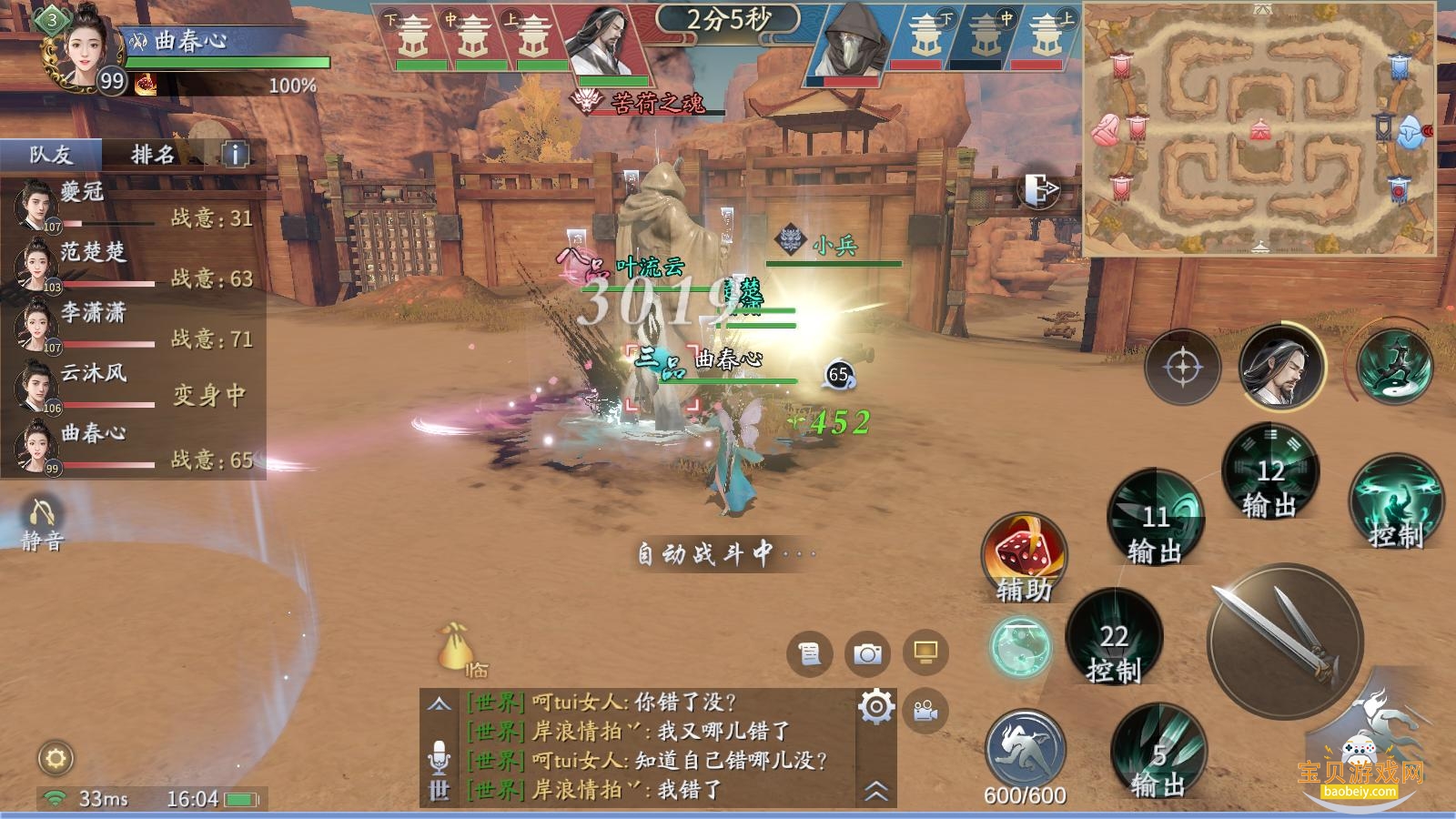This screenshot has width=1456, height=819.
Task: Take a screenshot with the camera button
Action: click(x=867, y=653)
